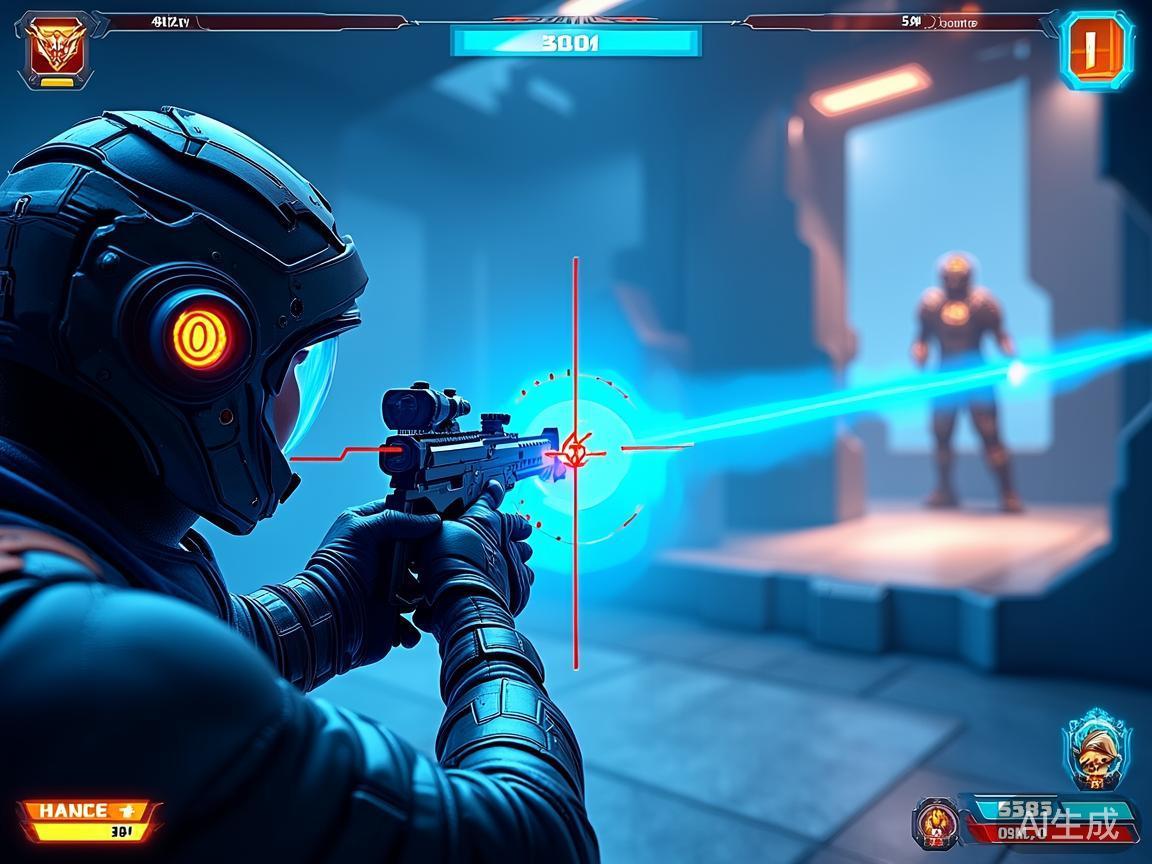
Task: Click the winged emblem badge icon
Action: click(x=56, y=48)
